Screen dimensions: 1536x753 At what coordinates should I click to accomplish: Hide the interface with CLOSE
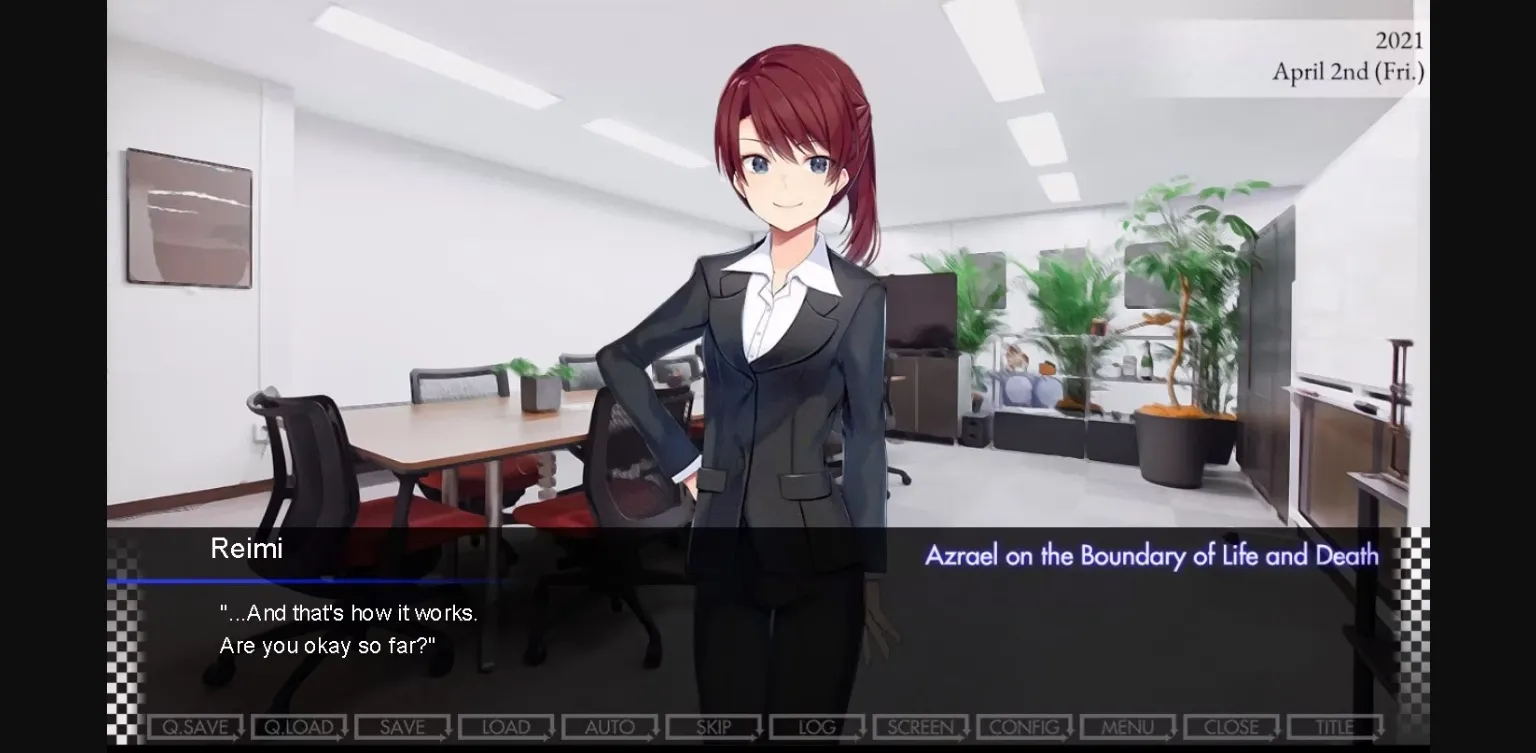point(1230,727)
